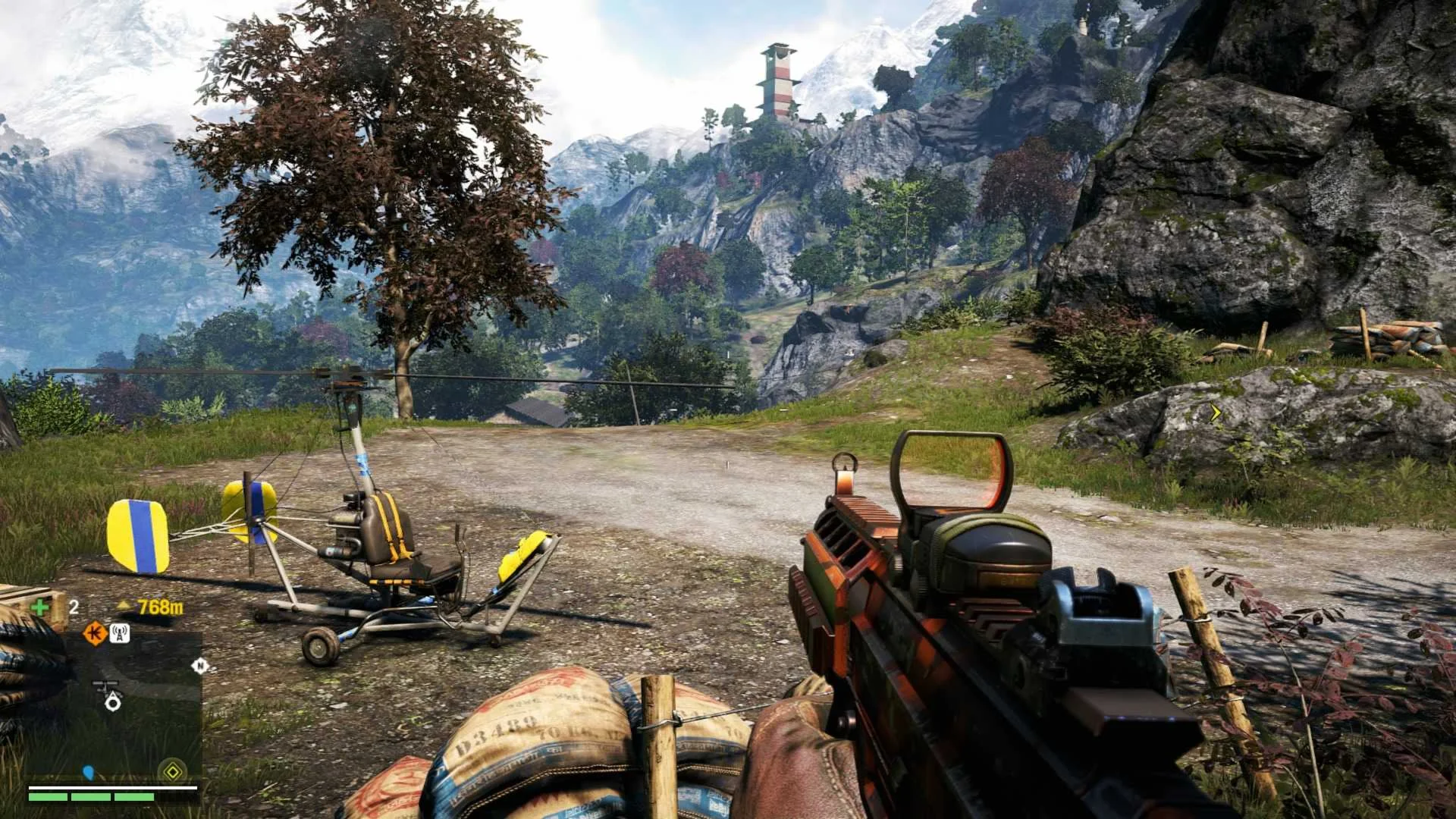This screenshot has height=819, width=1456.
Task: Click the yellow chevron waypoint marker
Action: [x=1216, y=413]
